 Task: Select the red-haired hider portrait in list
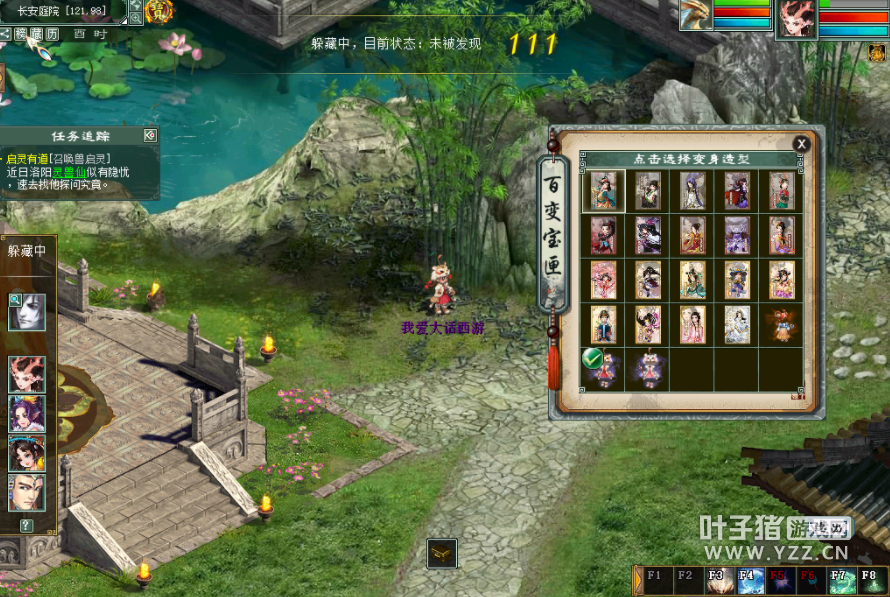point(27,374)
